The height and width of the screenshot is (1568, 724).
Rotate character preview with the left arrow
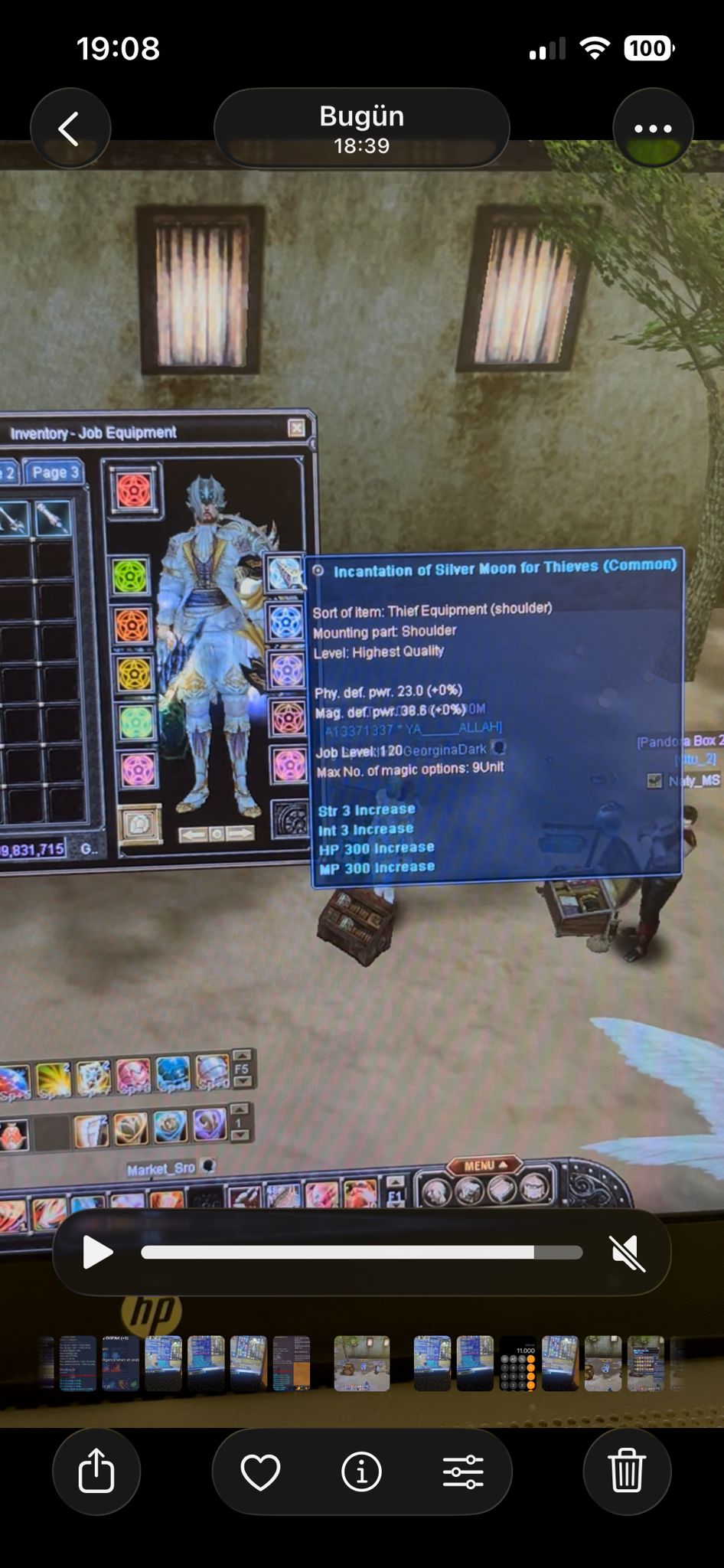pos(193,834)
